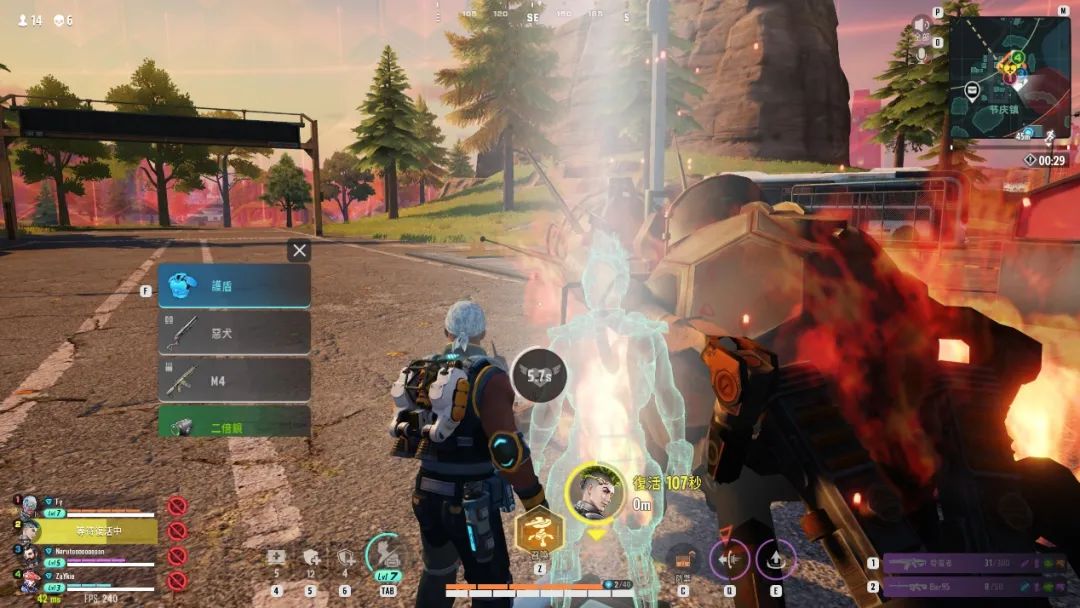Toggle the speaker voice icon beside minimap
Screen dimensions: 1080x608
pyautogui.click(x=921, y=25)
